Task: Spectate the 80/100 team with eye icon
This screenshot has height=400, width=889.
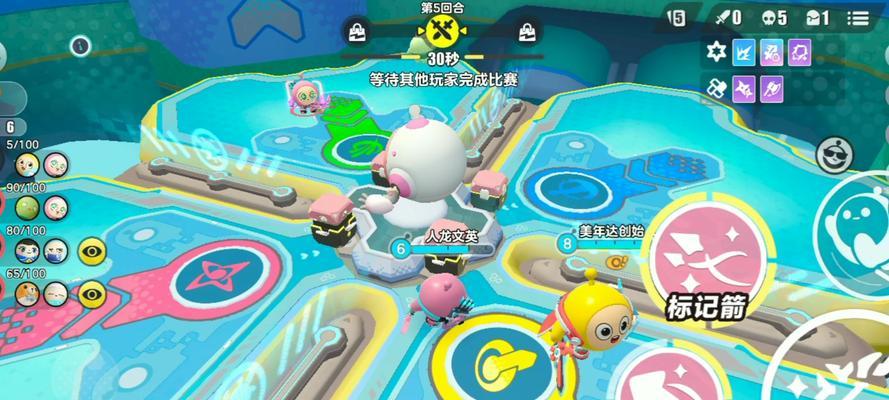Action: point(92,250)
